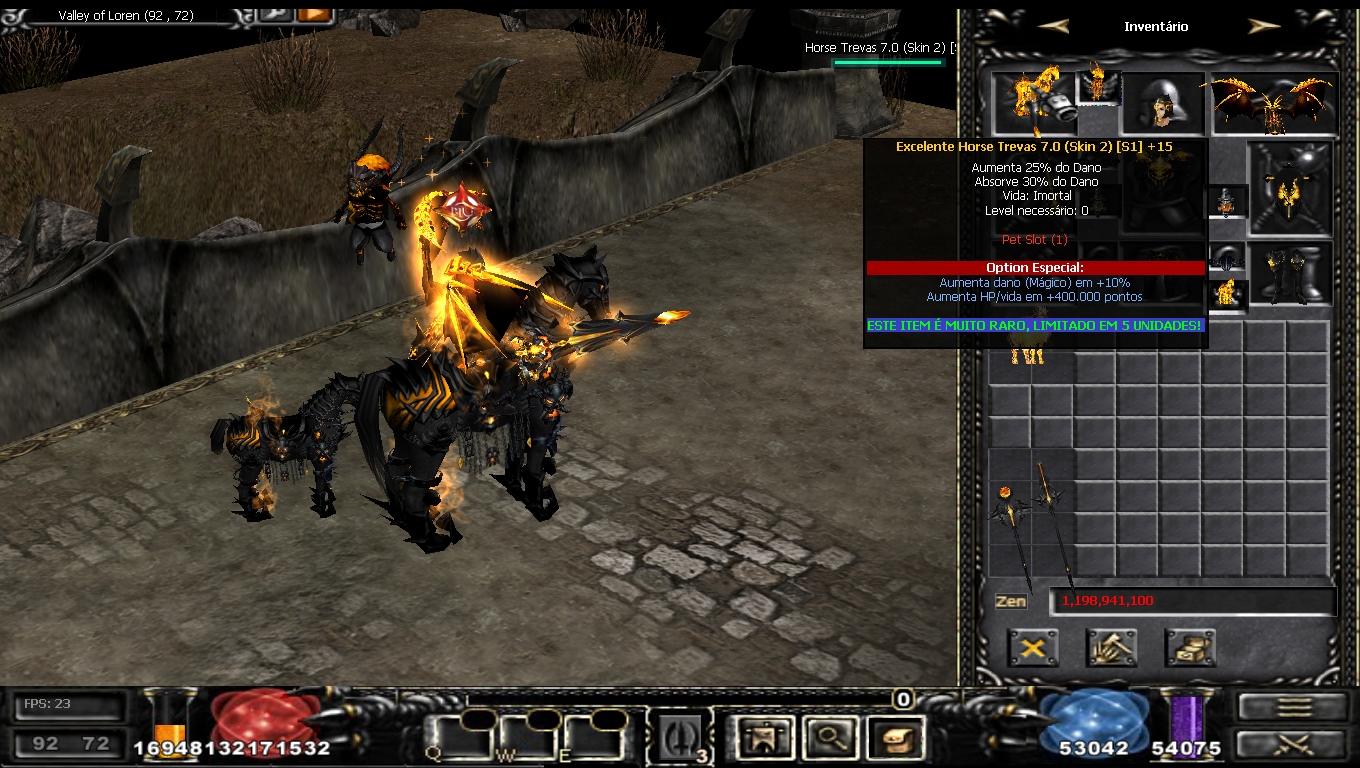Image resolution: width=1360 pixels, height=768 pixels.
Task: Activate the current skill icon
Action: (x=680, y=739)
